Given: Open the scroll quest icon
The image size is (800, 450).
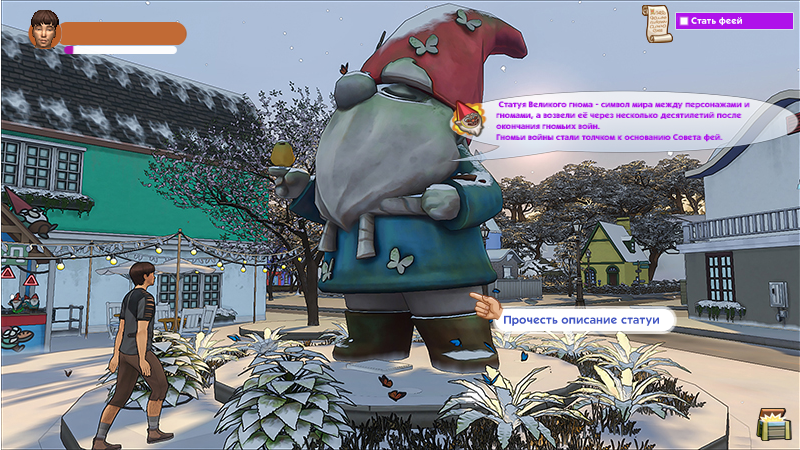Looking at the screenshot, I should coord(656,24).
